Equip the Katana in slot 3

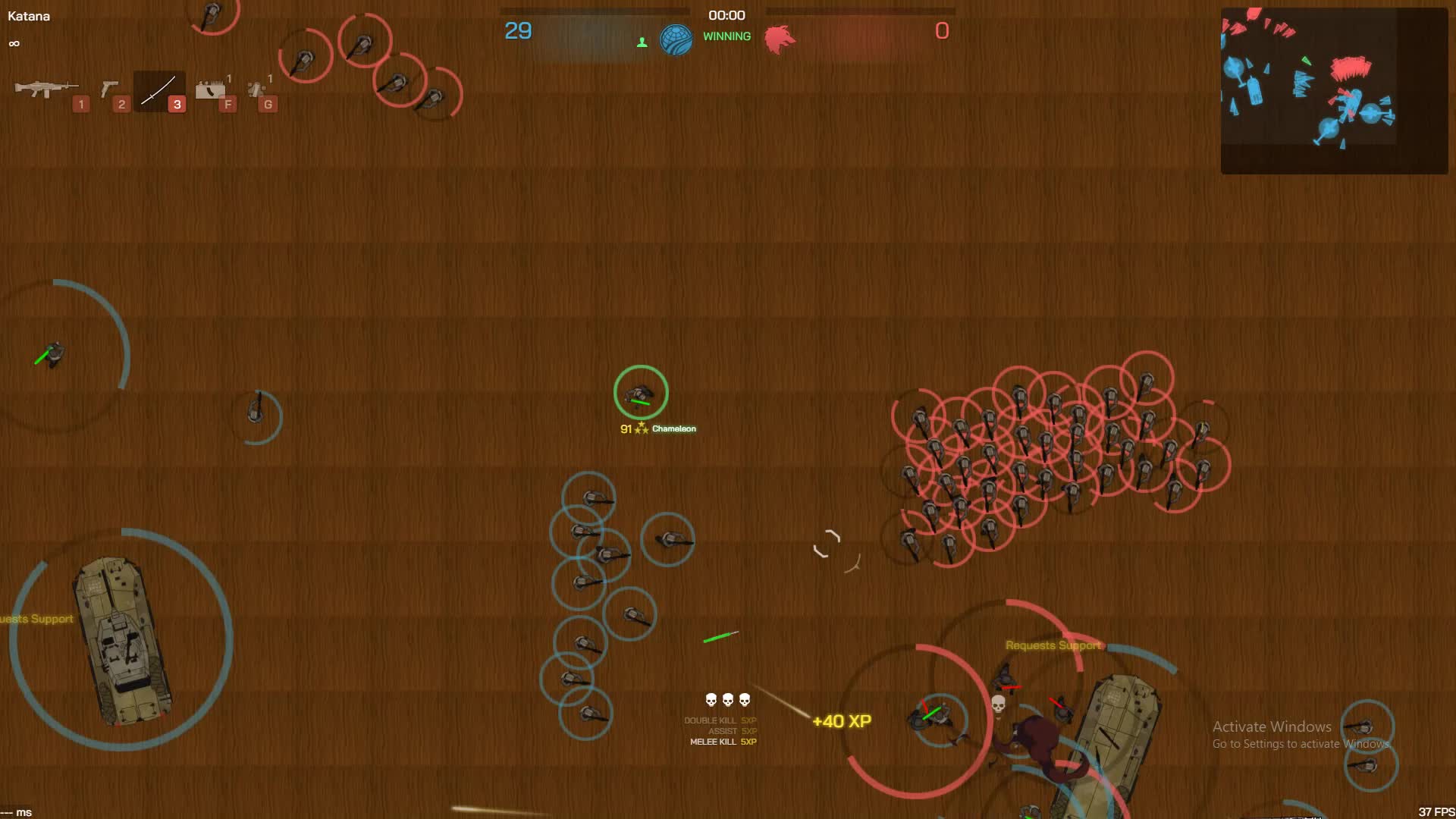click(x=158, y=90)
